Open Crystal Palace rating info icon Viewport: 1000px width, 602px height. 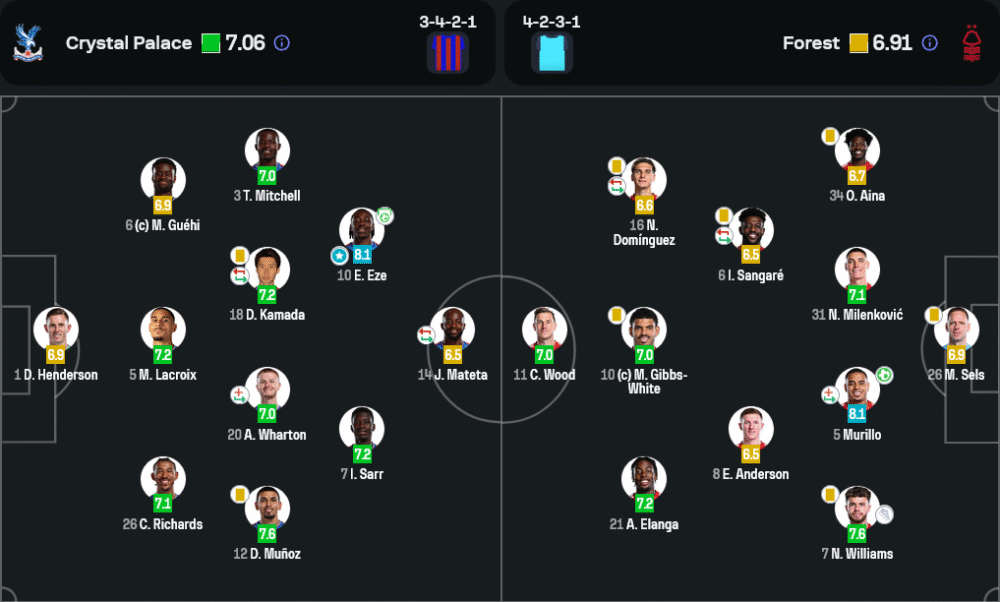coord(282,43)
